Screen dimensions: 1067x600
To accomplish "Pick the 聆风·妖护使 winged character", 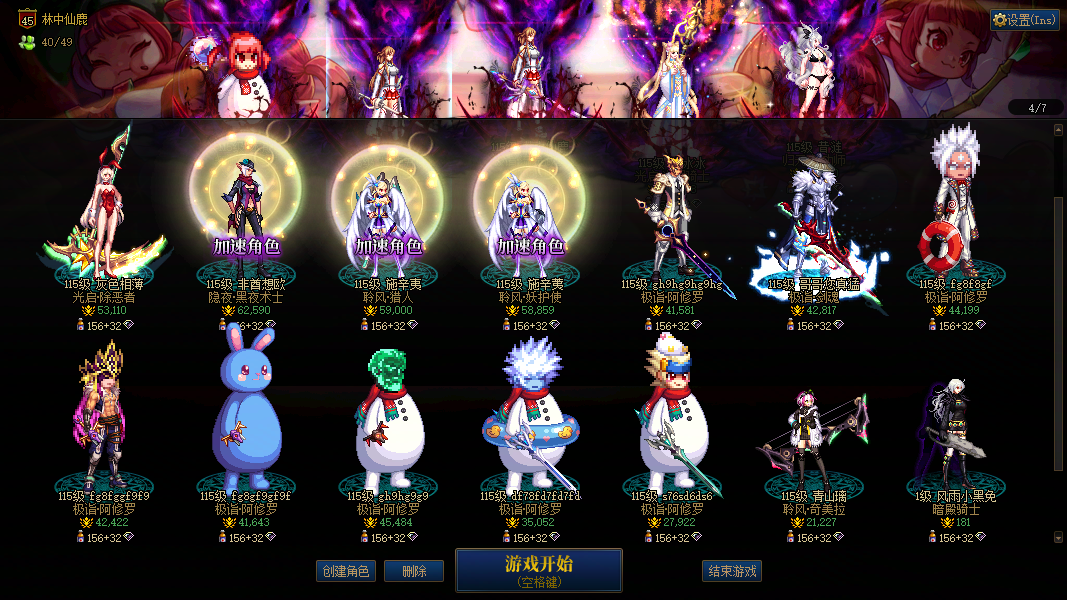I will [529, 210].
